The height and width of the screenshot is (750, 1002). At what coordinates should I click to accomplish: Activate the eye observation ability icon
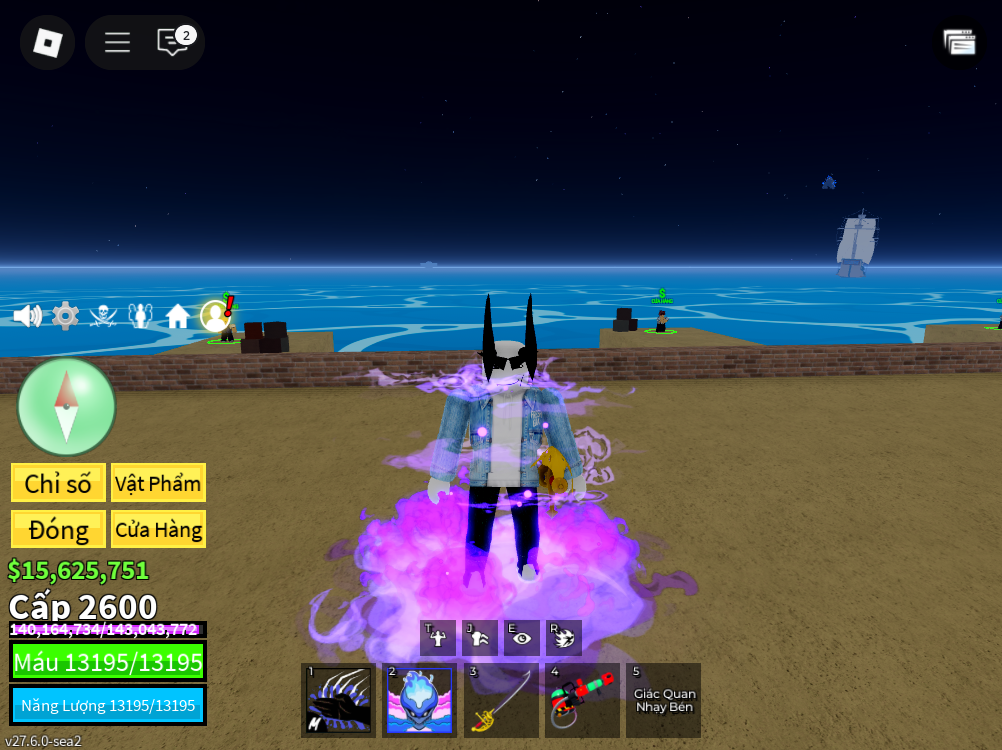click(521, 638)
